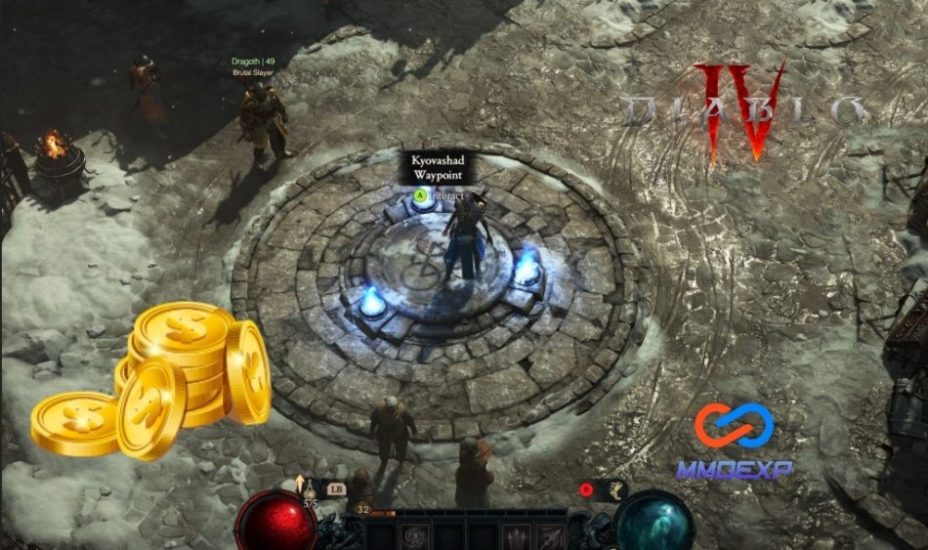
Task: Use the healing potion flask
Action: [310, 491]
